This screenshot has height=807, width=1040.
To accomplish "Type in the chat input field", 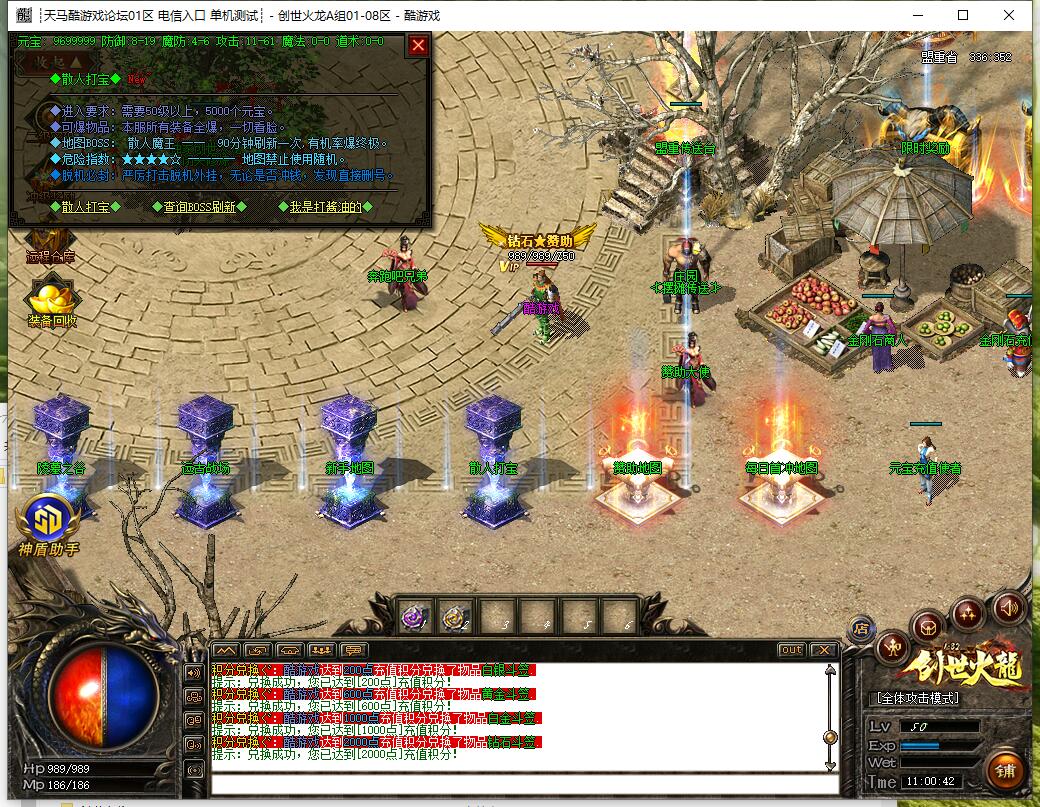I will click(x=520, y=783).
